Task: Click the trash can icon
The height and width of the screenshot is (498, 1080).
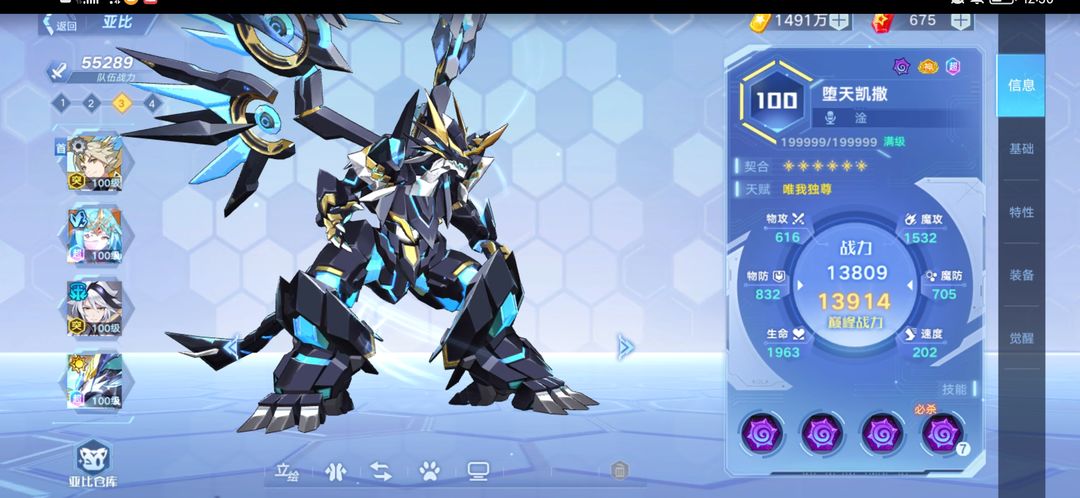Action: tap(619, 470)
